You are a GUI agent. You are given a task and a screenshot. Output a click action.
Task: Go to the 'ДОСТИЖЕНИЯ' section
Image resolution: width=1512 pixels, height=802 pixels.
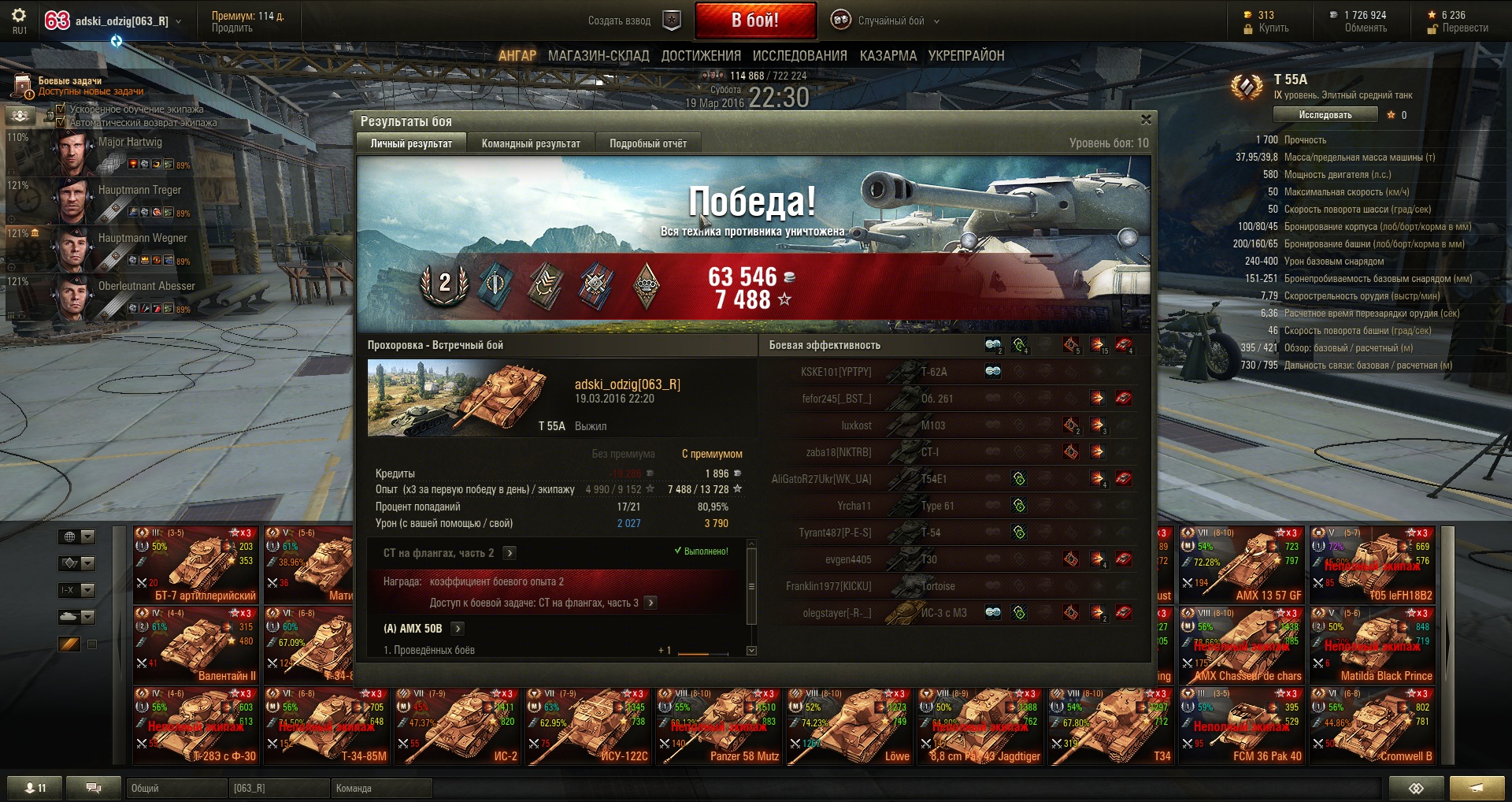pyautogui.click(x=701, y=56)
